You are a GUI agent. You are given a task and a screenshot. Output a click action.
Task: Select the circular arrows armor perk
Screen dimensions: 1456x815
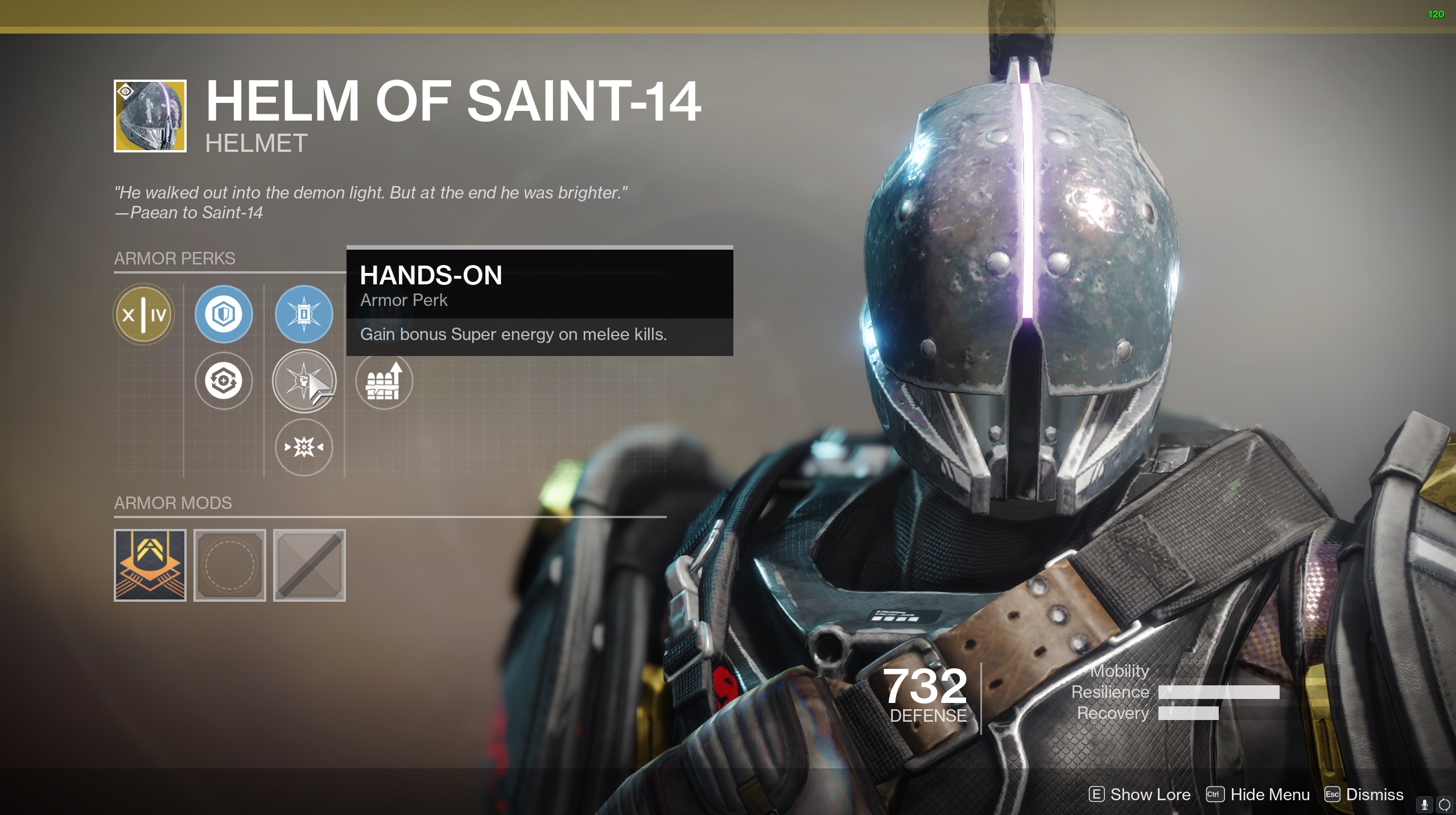[224, 380]
